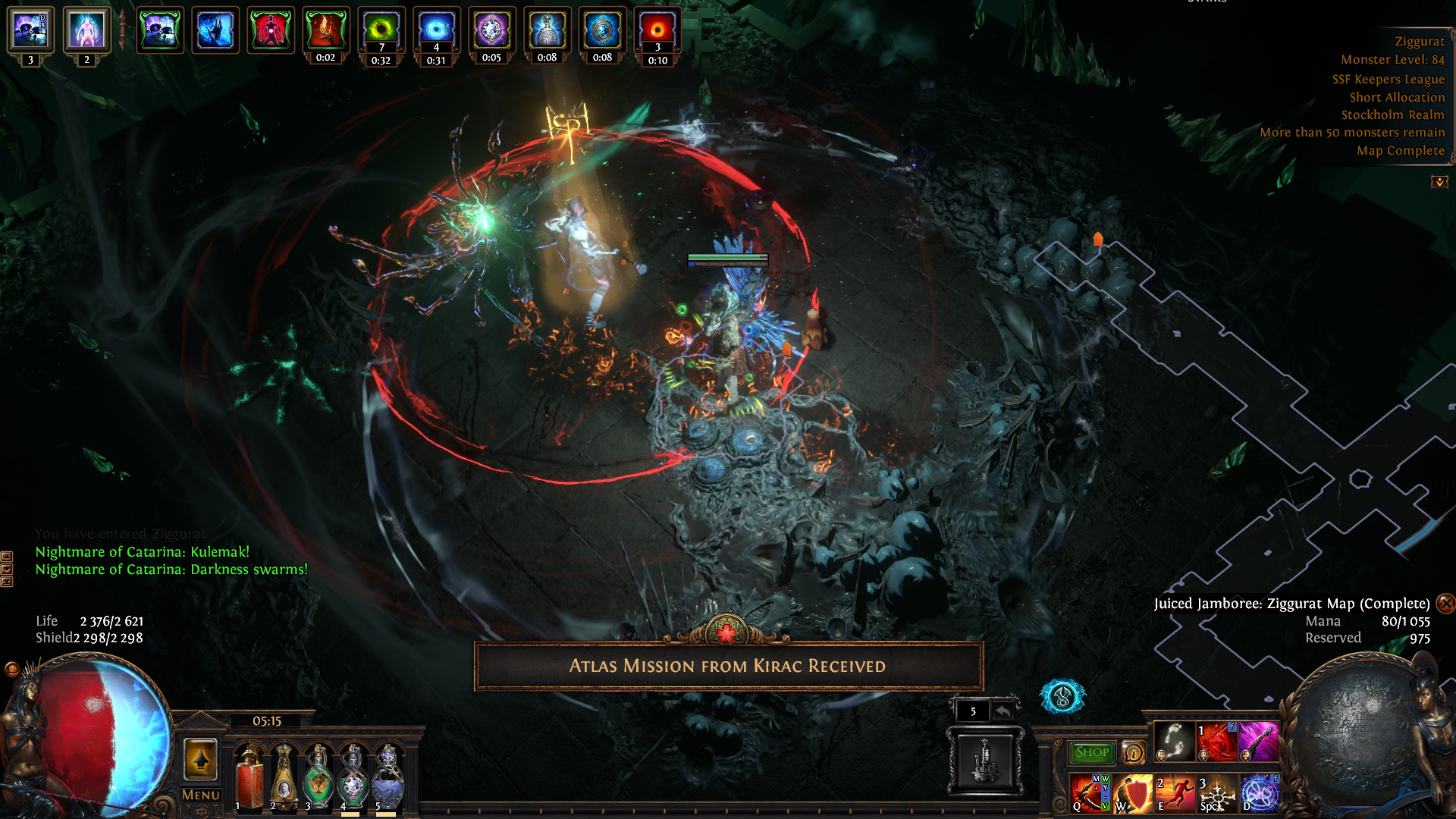Activate the running figure skill bound to E
The height and width of the screenshot is (819, 1456).
tap(1174, 793)
